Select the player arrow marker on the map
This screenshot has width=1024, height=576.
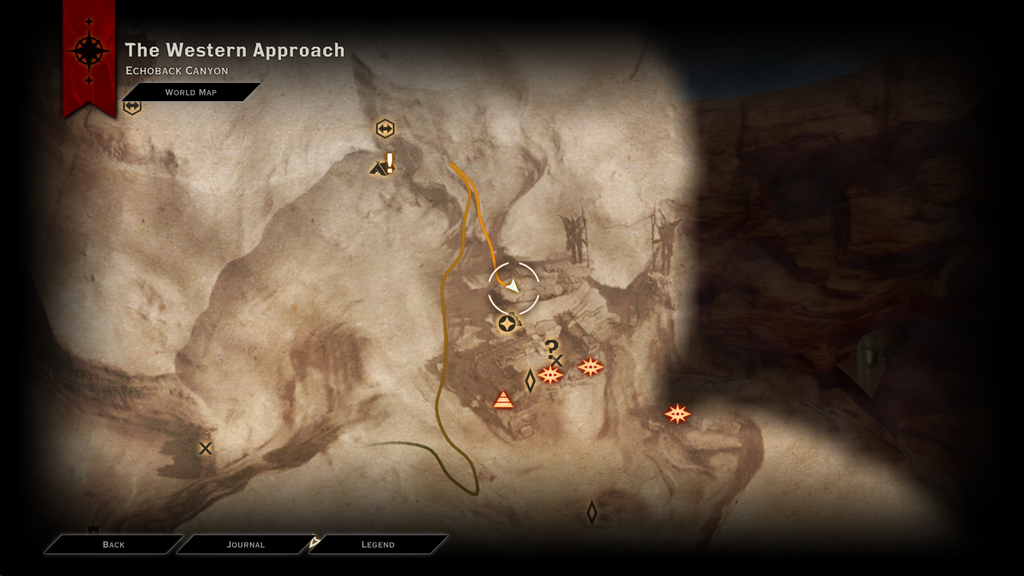tap(513, 287)
